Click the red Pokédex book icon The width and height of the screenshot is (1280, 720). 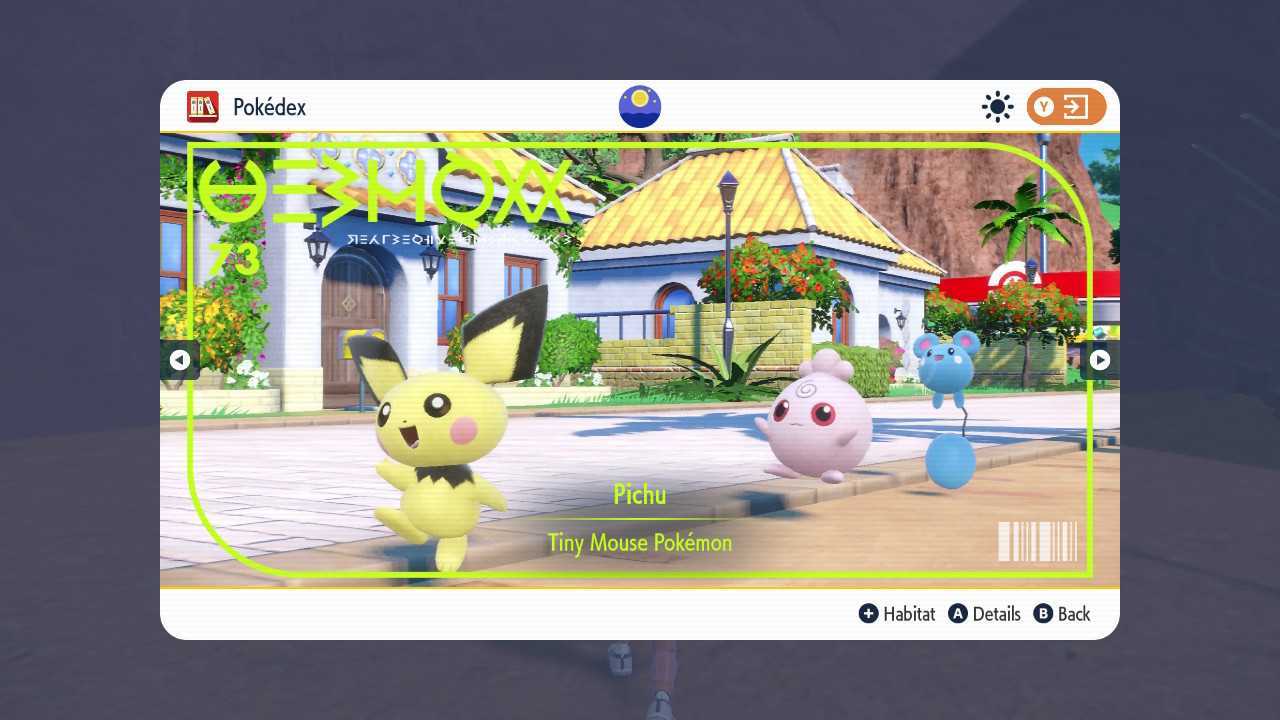[202, 107]
